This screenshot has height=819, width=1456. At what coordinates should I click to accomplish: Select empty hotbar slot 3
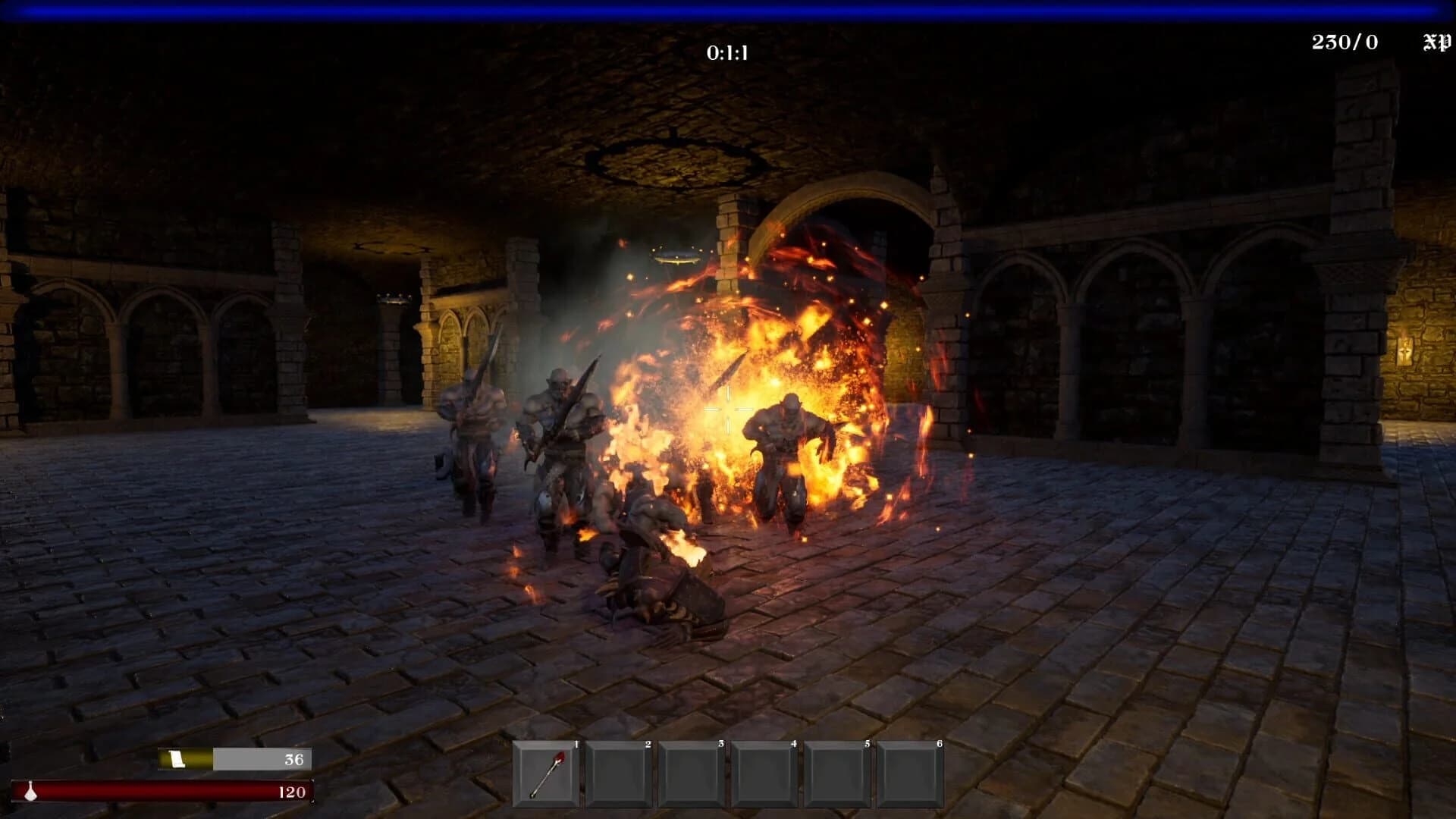pos(692,773)
